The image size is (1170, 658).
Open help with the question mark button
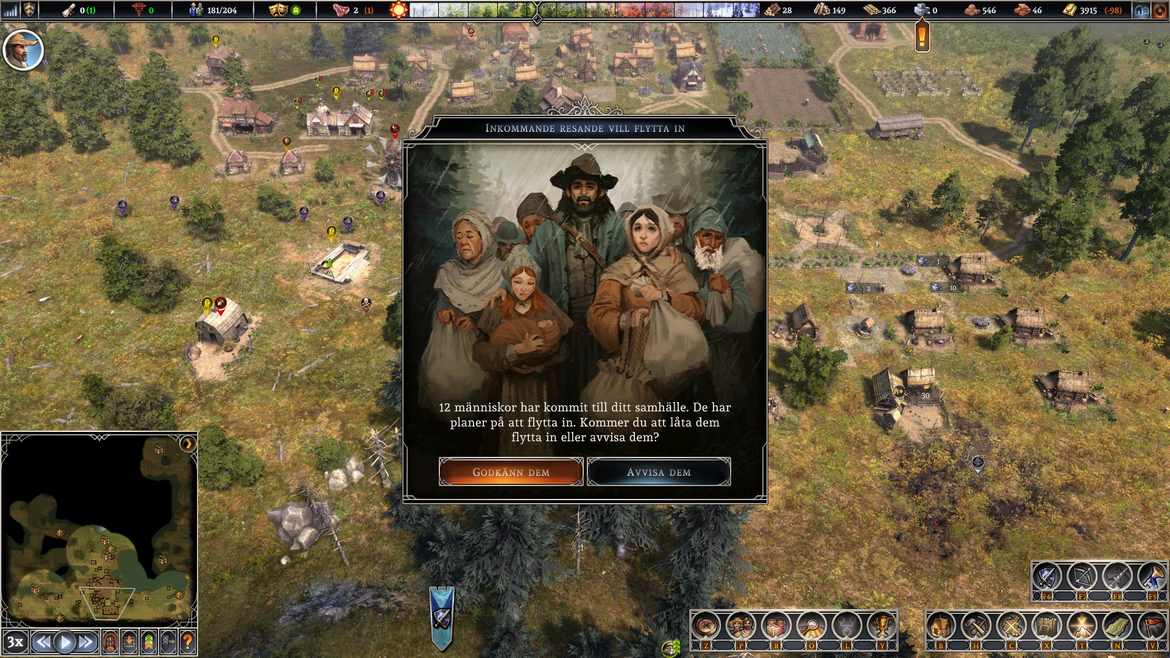click(187, 642)
